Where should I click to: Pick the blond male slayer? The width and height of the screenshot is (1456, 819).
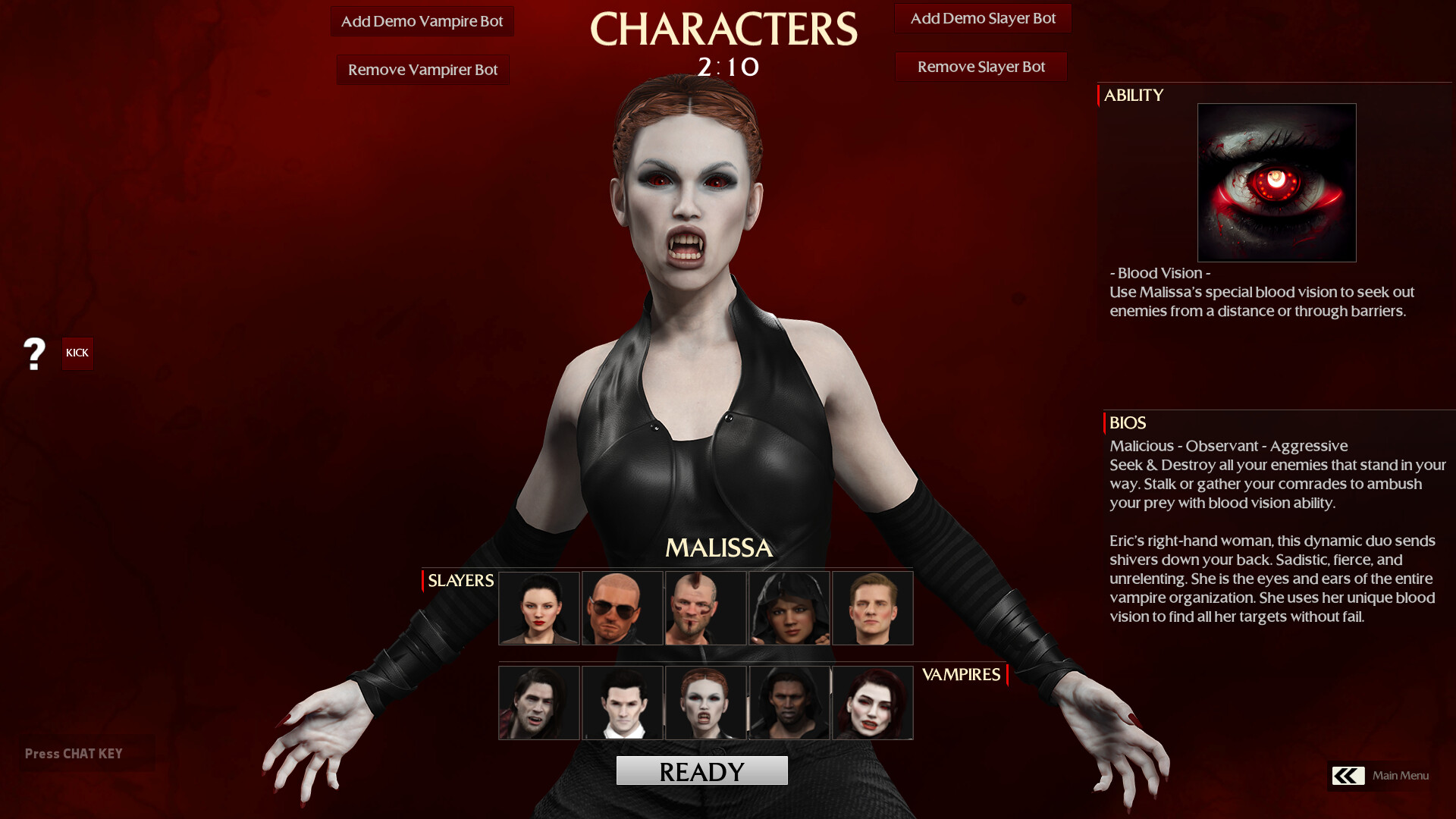pyautogui.click(x=872, y=607)
